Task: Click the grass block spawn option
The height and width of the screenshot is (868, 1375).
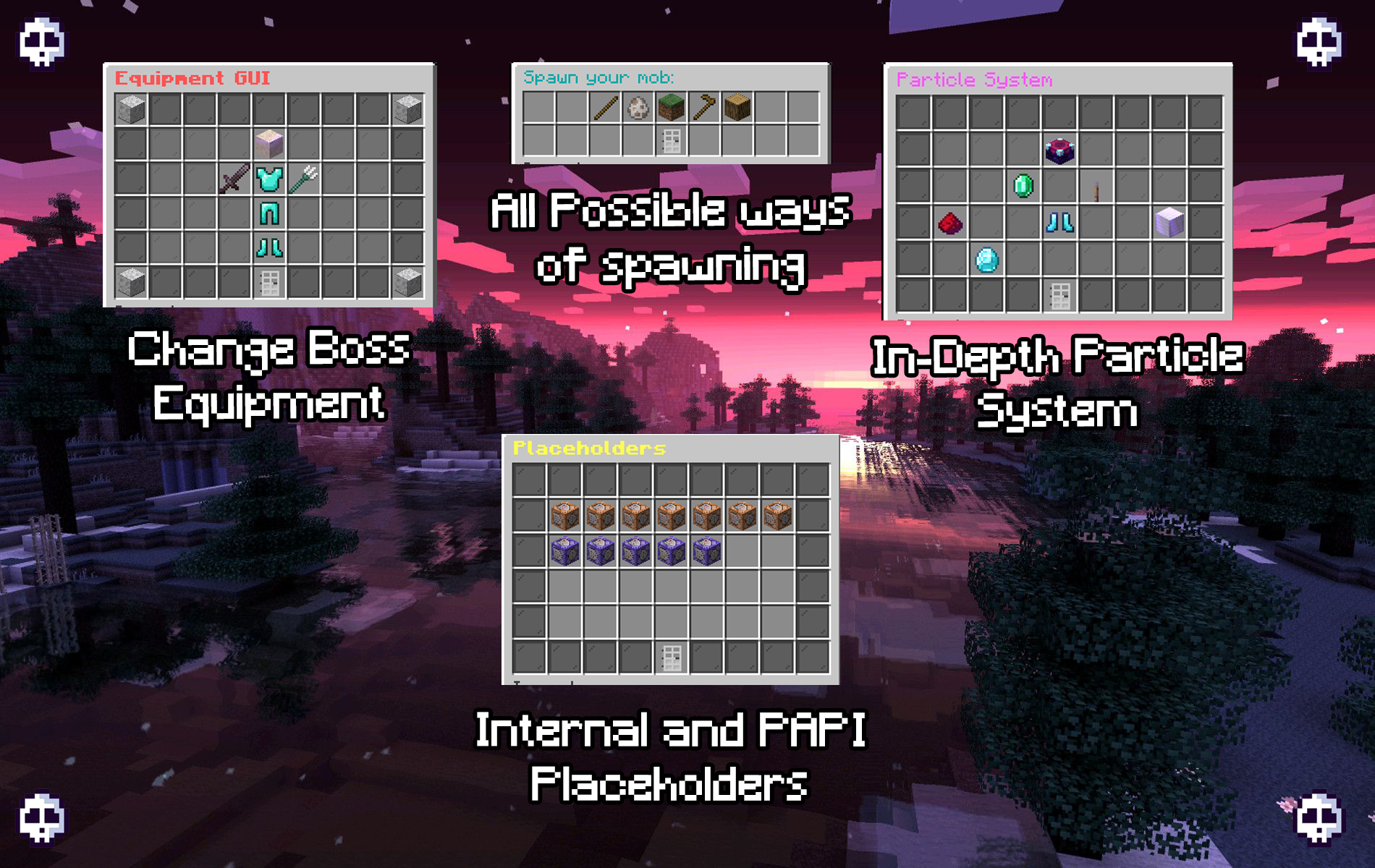Action: 672,108
